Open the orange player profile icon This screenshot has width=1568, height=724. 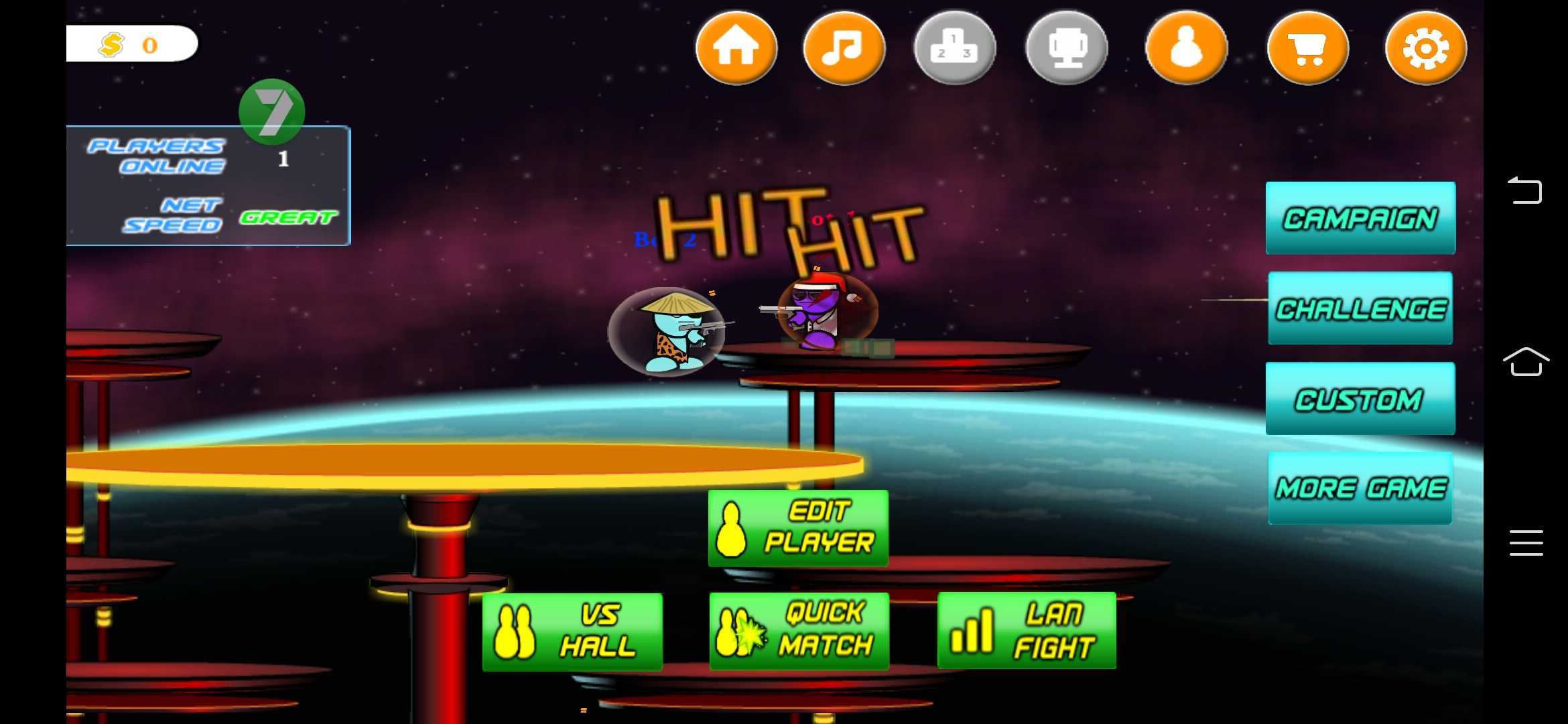coord(1187,48)
